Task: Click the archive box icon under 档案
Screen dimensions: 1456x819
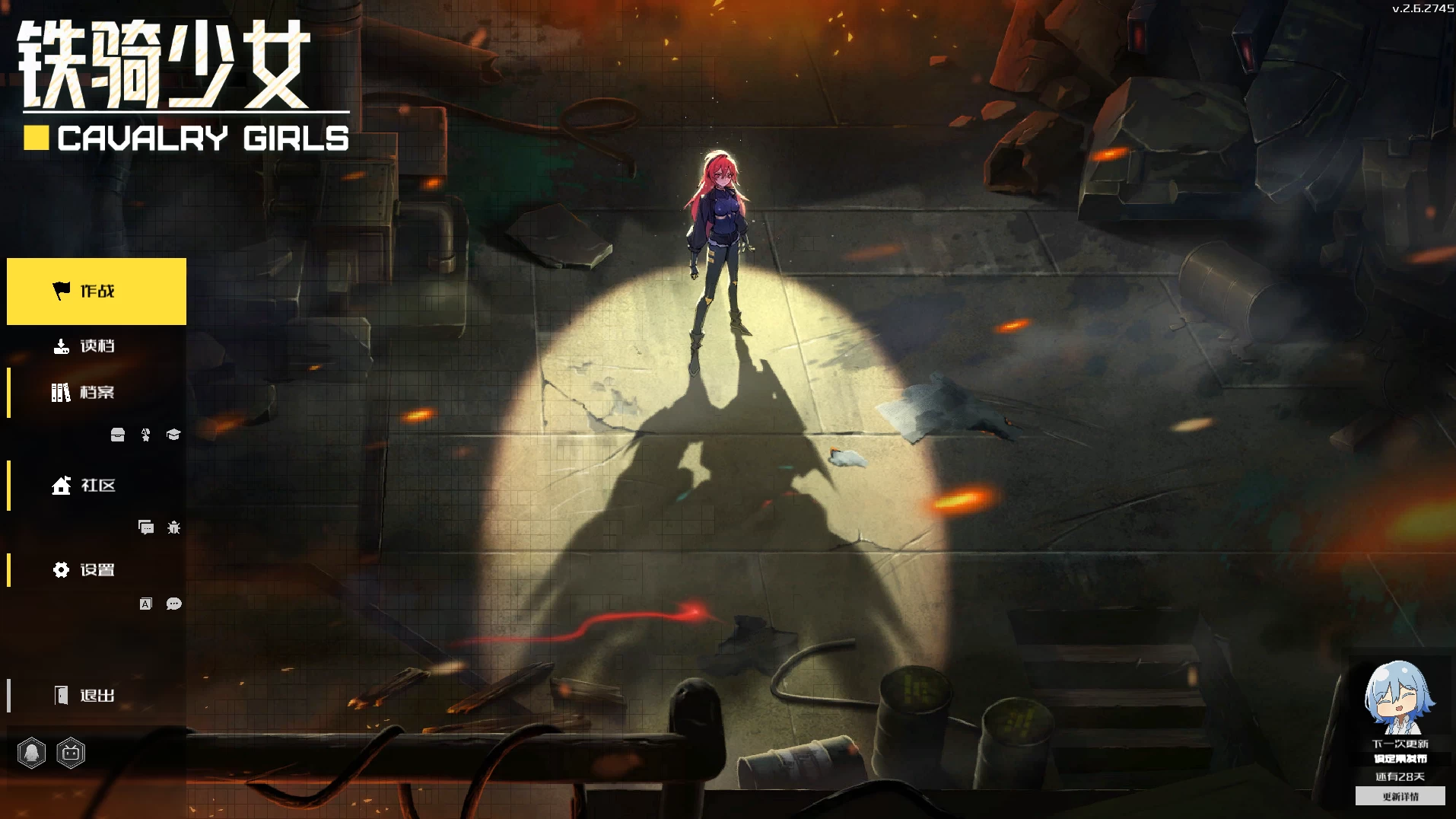Action: [x=118, y=435]
